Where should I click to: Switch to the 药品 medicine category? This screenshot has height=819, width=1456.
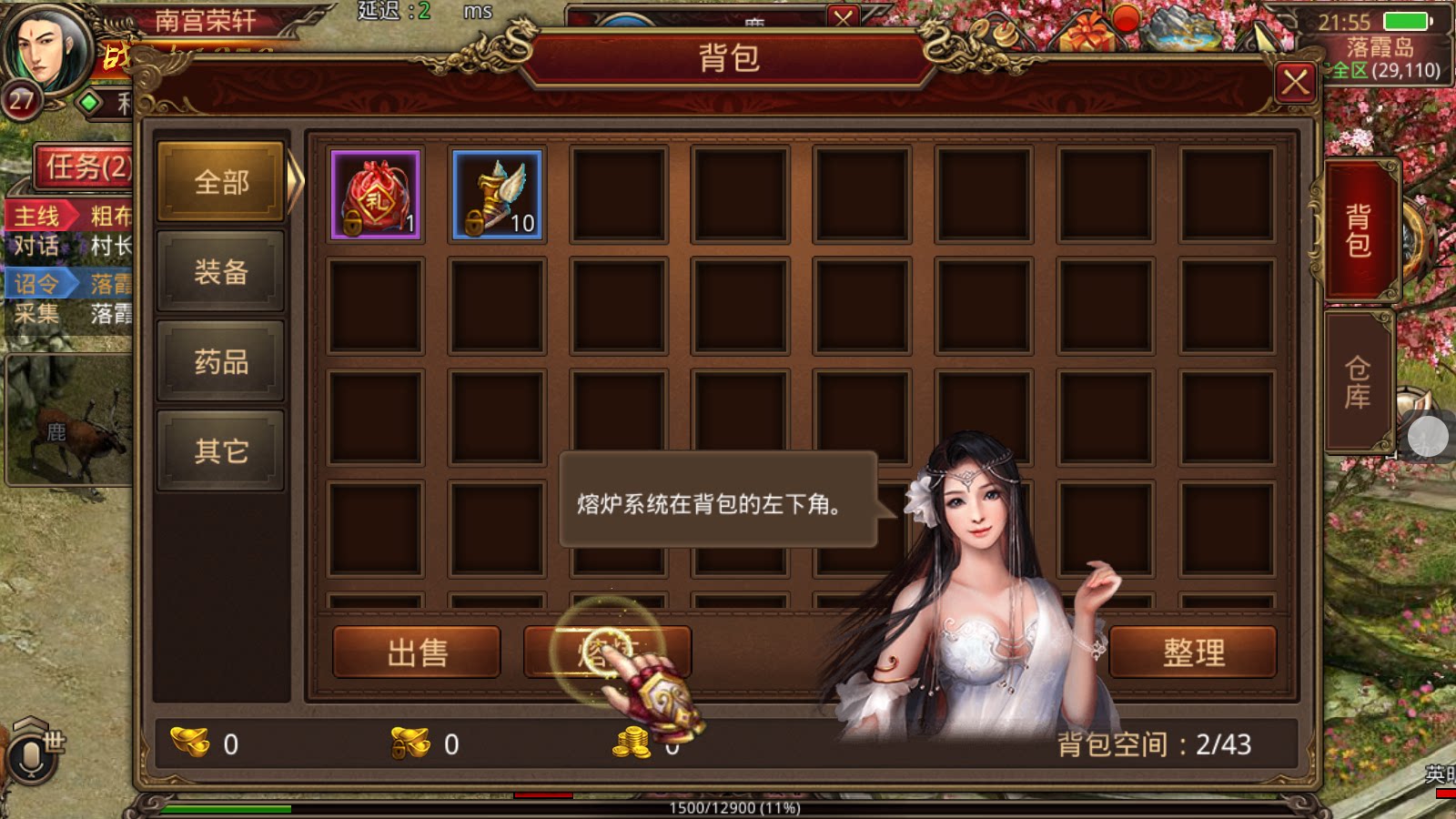(220, 361)
